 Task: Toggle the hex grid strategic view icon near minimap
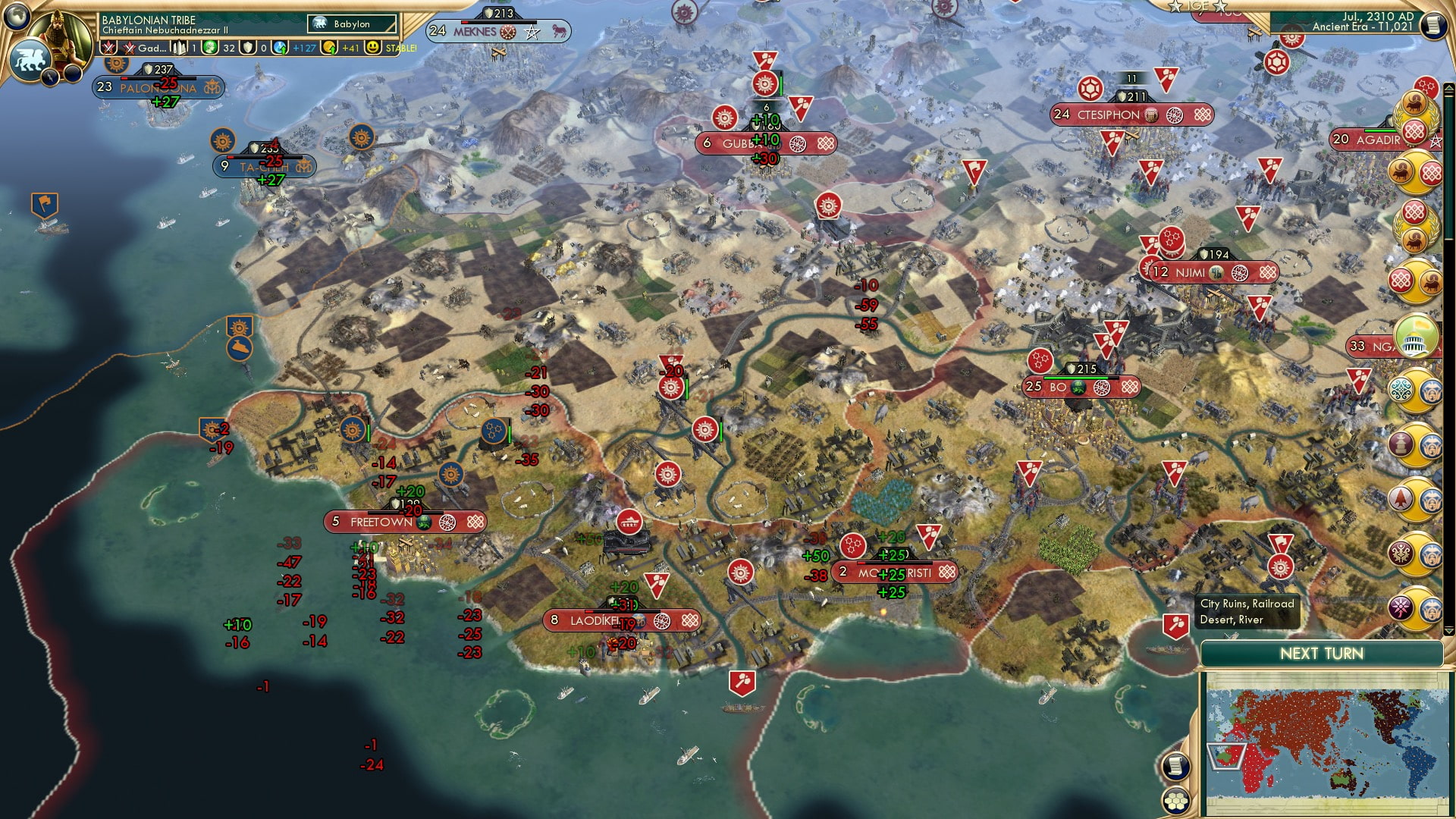(1175, 802)
